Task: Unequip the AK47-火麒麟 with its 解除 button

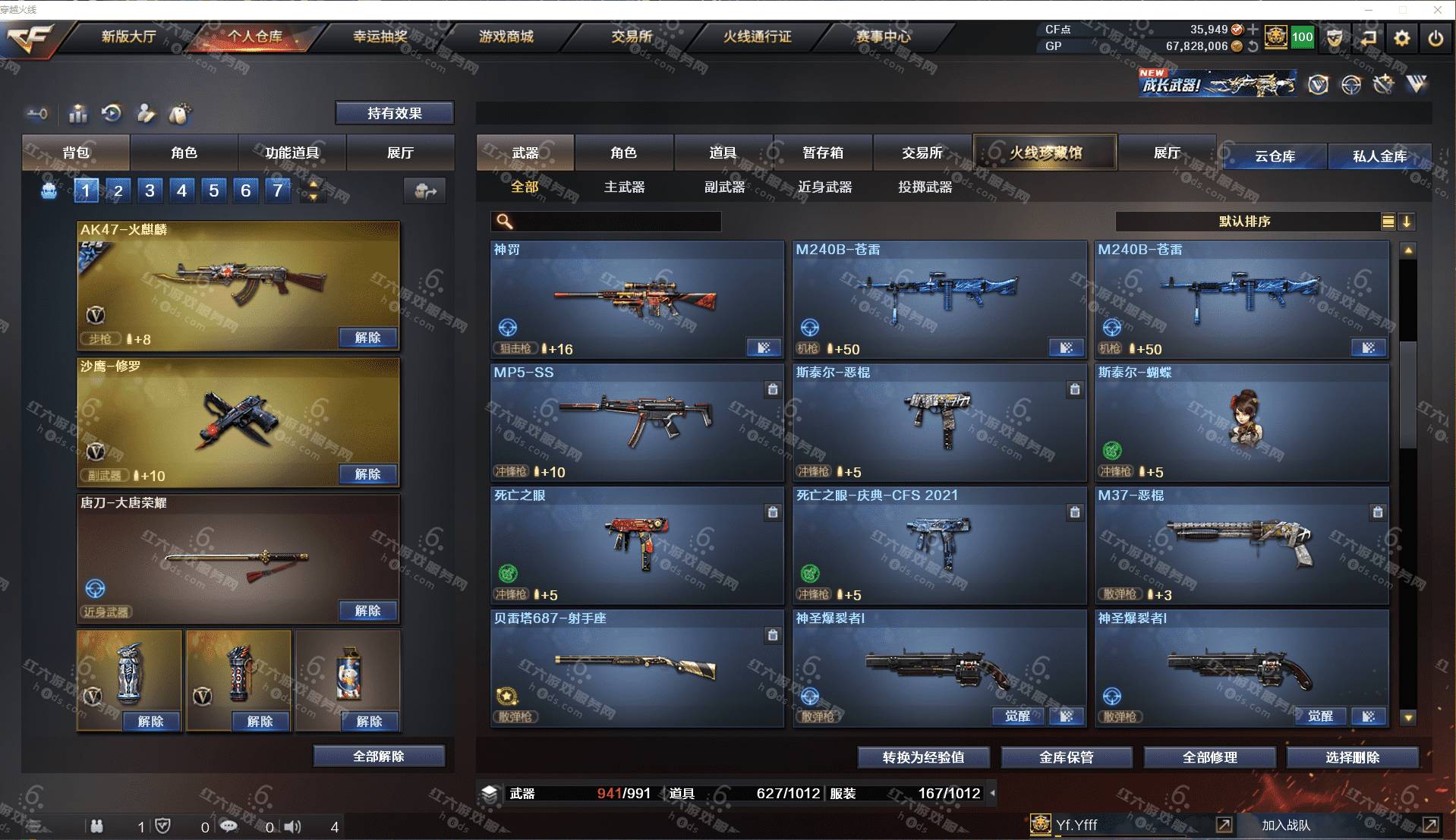Action: [367, 338]
